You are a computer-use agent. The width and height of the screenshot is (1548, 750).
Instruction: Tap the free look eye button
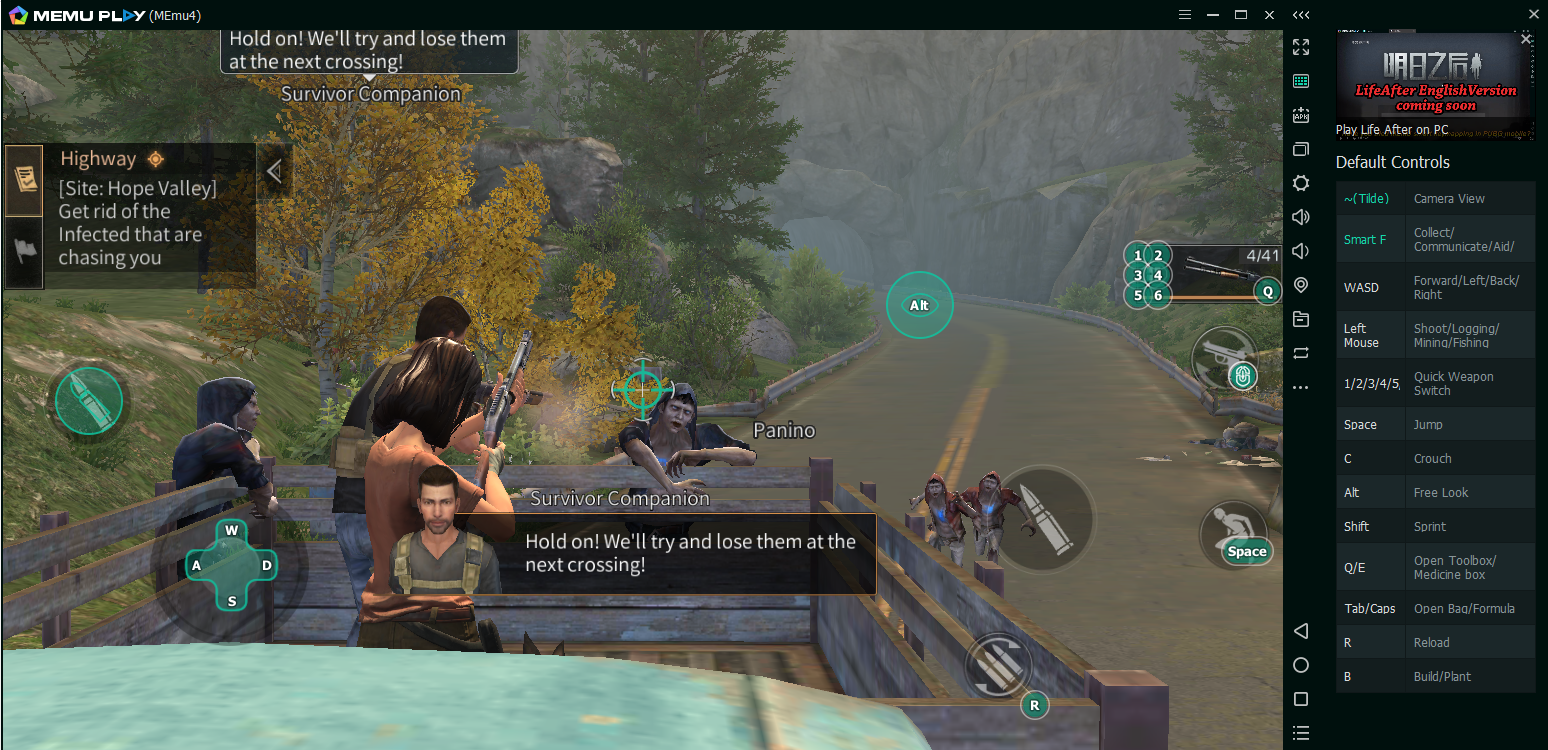(919, 305)
